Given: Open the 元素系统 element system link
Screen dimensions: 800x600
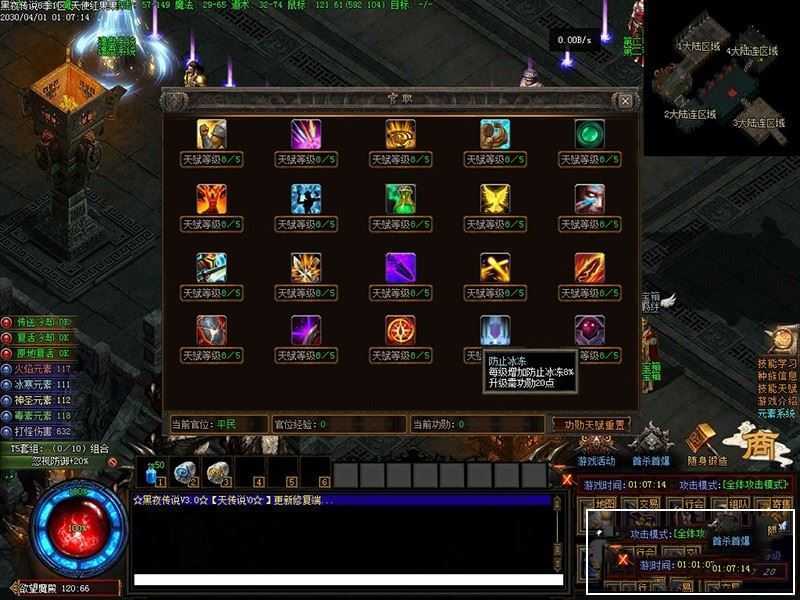Looking at the screenshot, I should (x=777, y=413).
